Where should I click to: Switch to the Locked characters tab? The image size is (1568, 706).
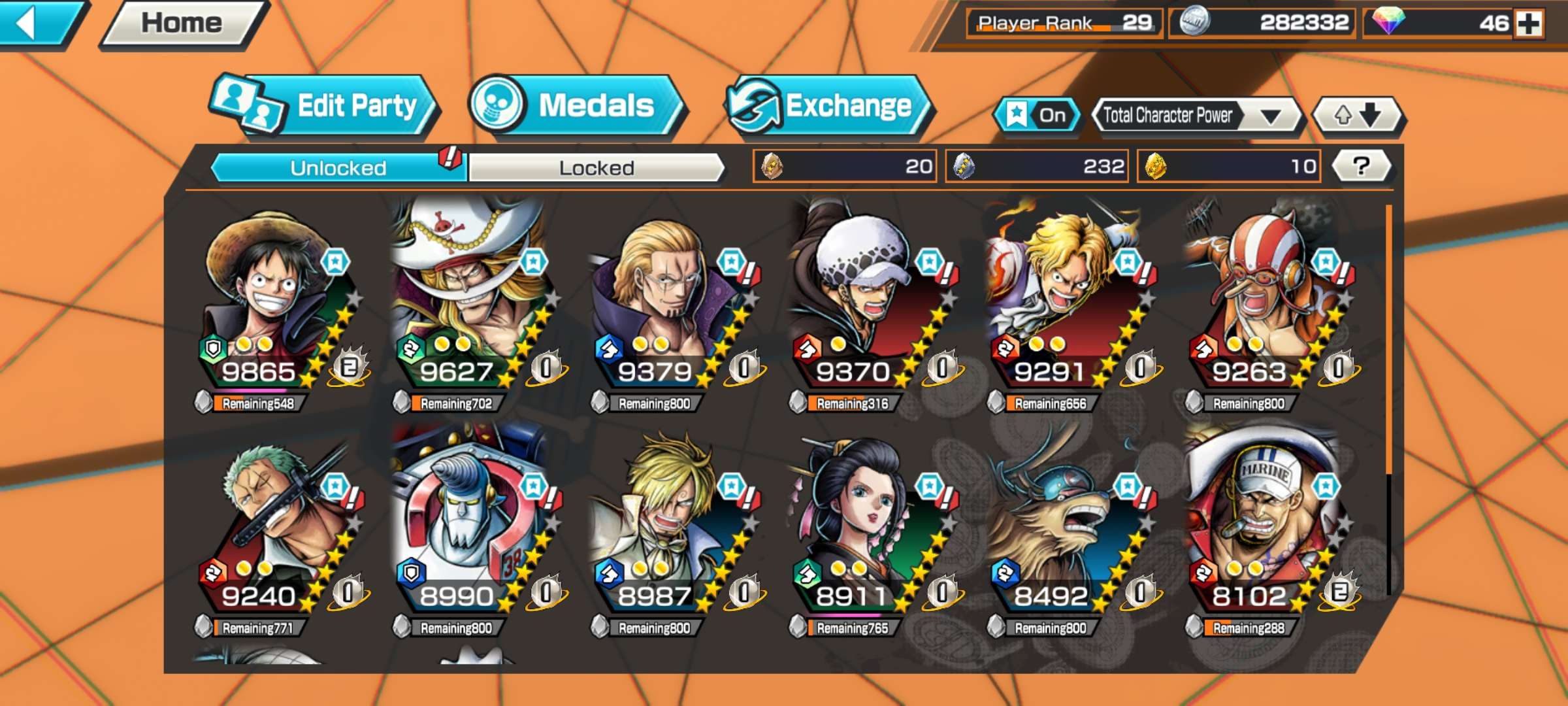click(596, 168)
